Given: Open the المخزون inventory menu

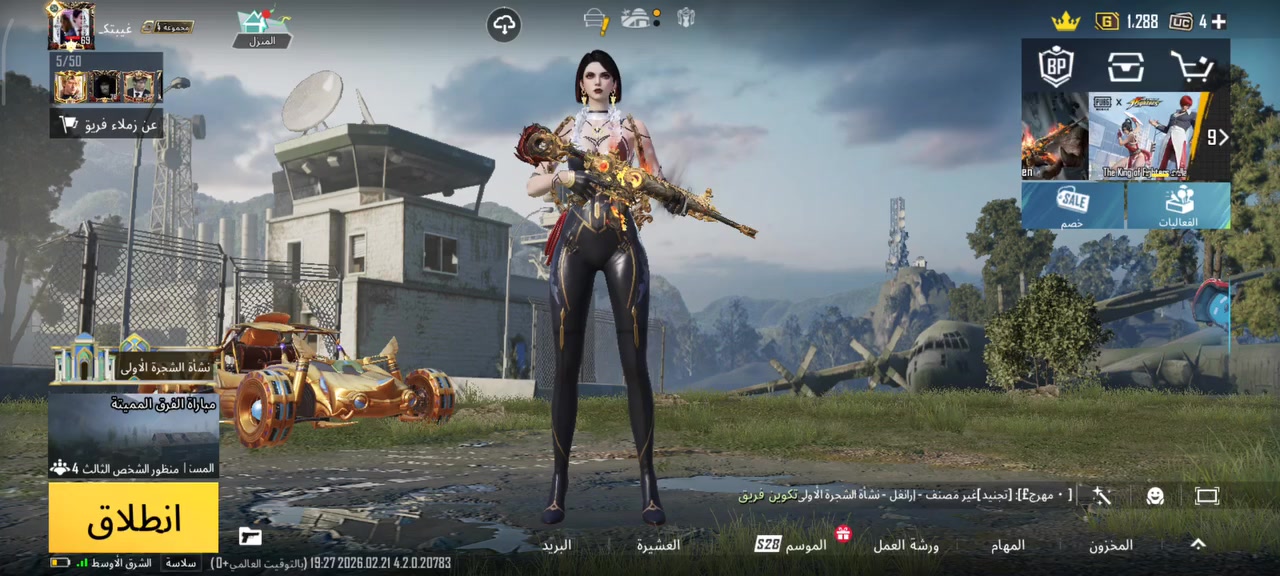Looking at the screenshot, I should pyautogui.click(x=1111, y=545).
